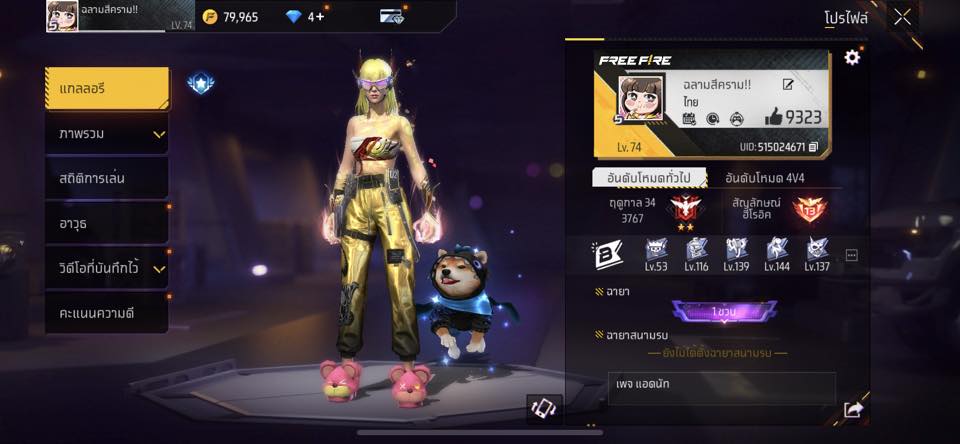Open สถิติการเล่น play statistics
Viewport: 960px width, 444px height.
pos(106,178)
